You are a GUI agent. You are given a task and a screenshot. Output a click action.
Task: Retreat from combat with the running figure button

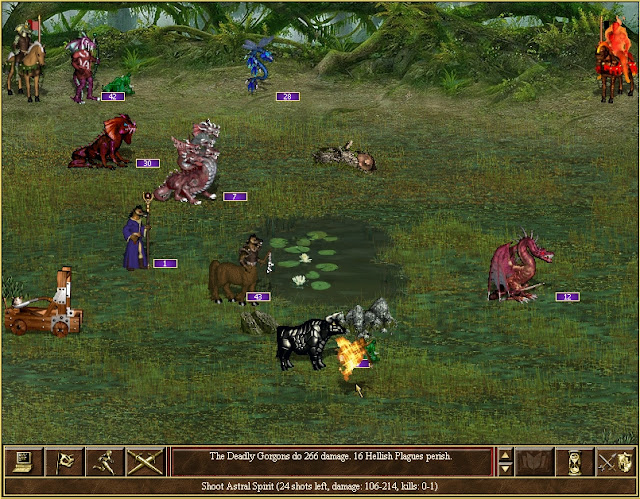(x=103, y=461)
